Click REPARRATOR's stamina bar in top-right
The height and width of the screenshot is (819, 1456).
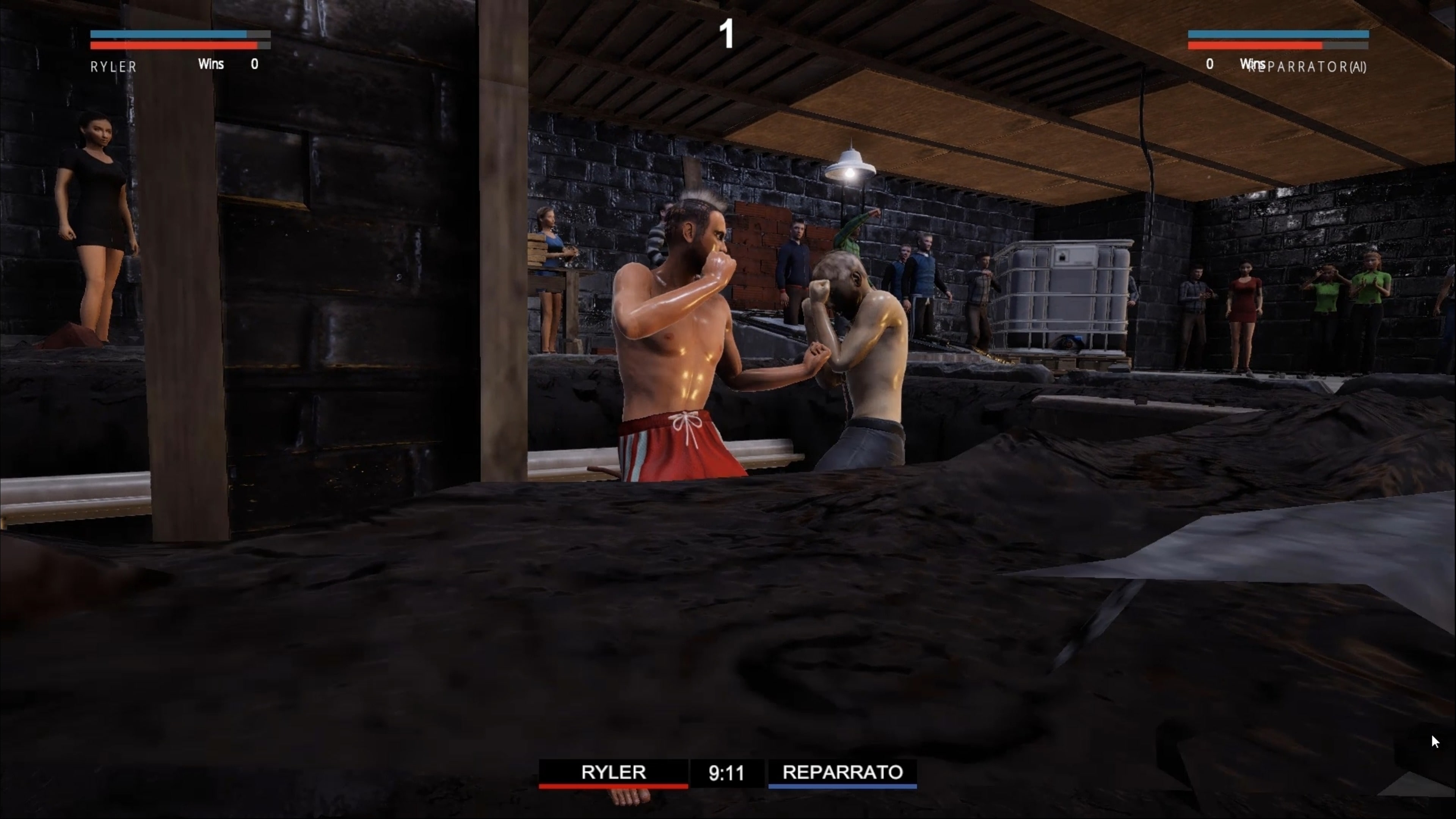point(1277,34)
